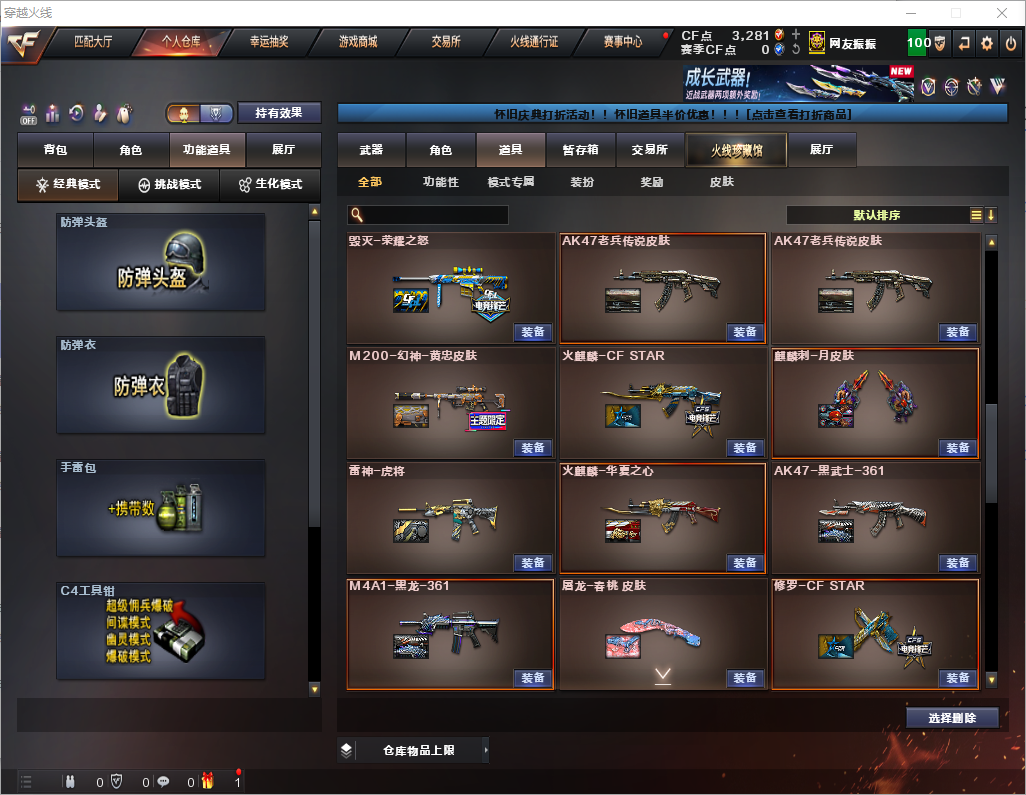
Task: Open the 火线通行证 battle pass
Action: pyautogui.click(x=534, y=42)
